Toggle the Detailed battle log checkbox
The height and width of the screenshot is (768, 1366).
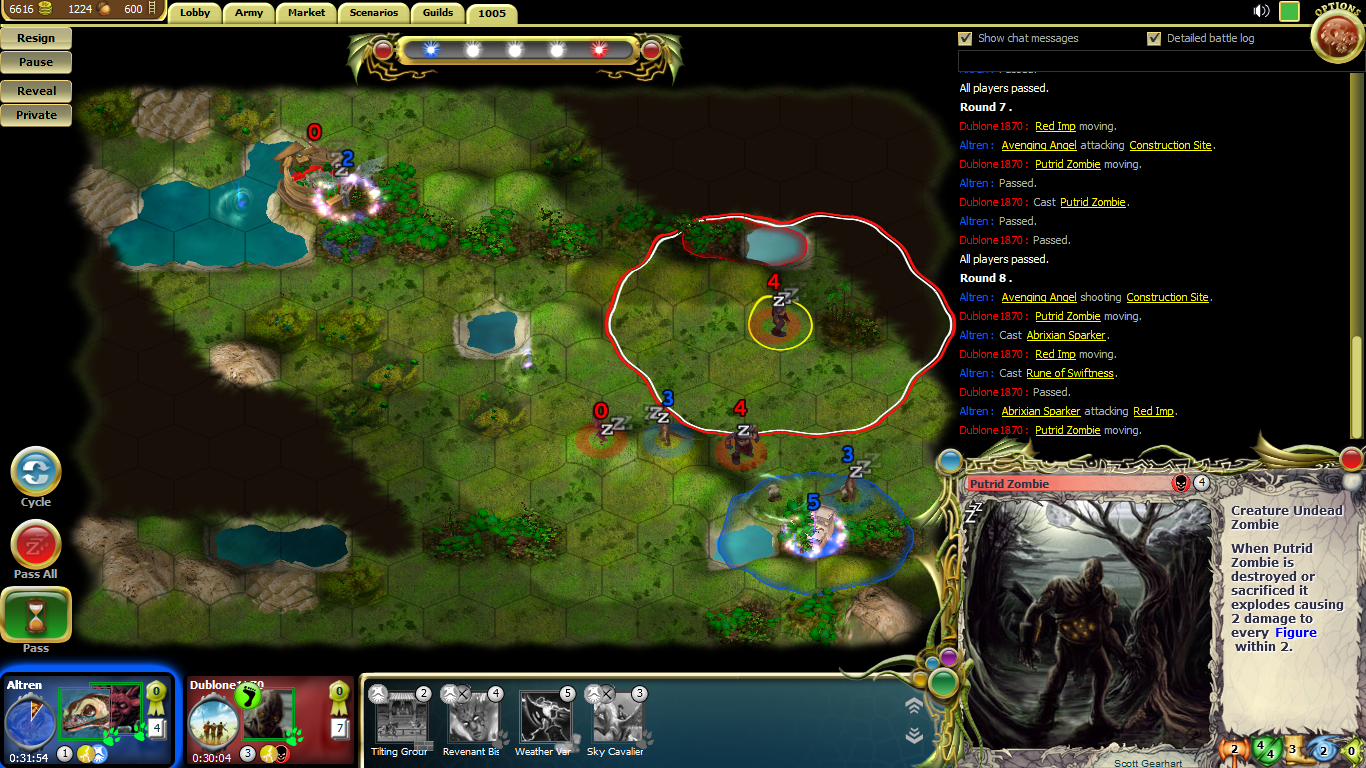(x=1155, y=38)
